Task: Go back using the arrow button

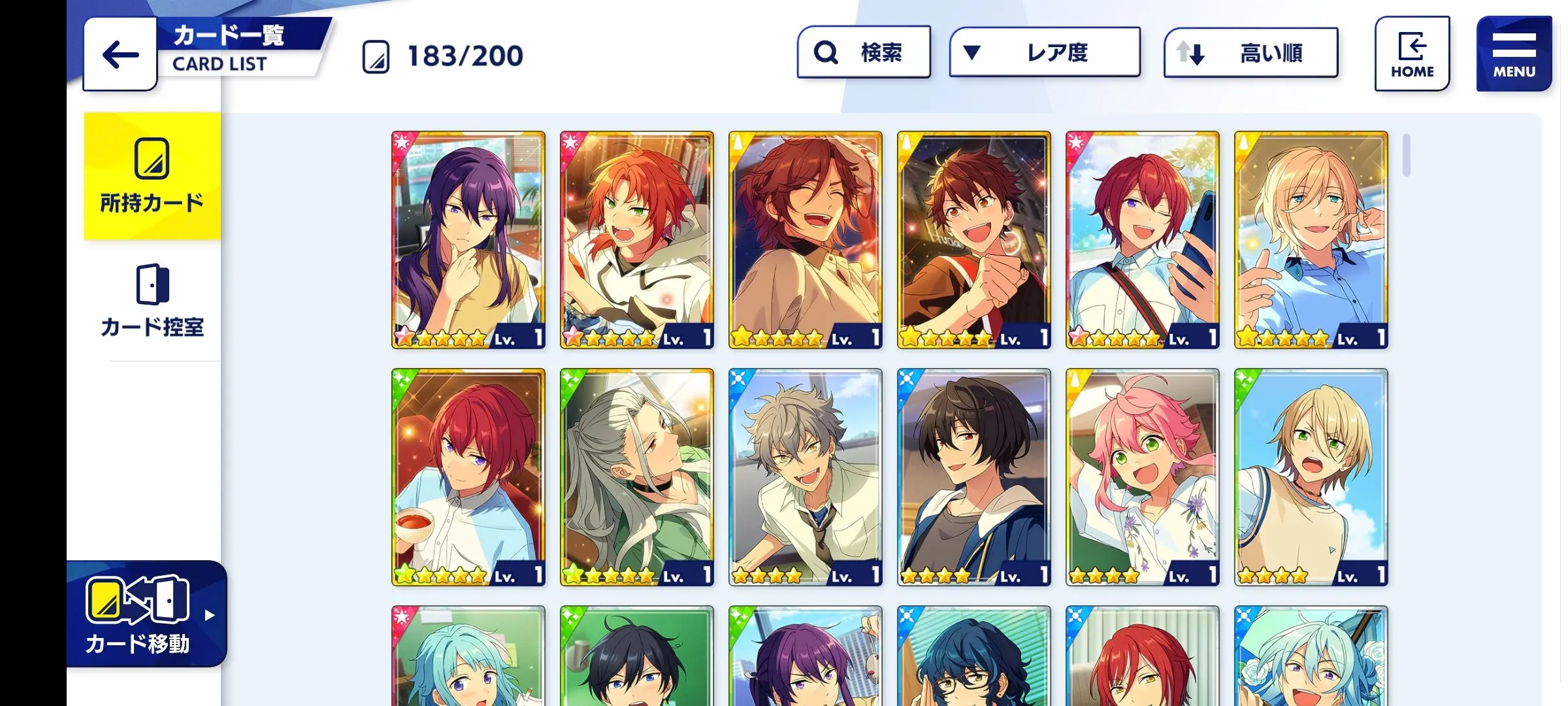Action: tap(120, 54)
